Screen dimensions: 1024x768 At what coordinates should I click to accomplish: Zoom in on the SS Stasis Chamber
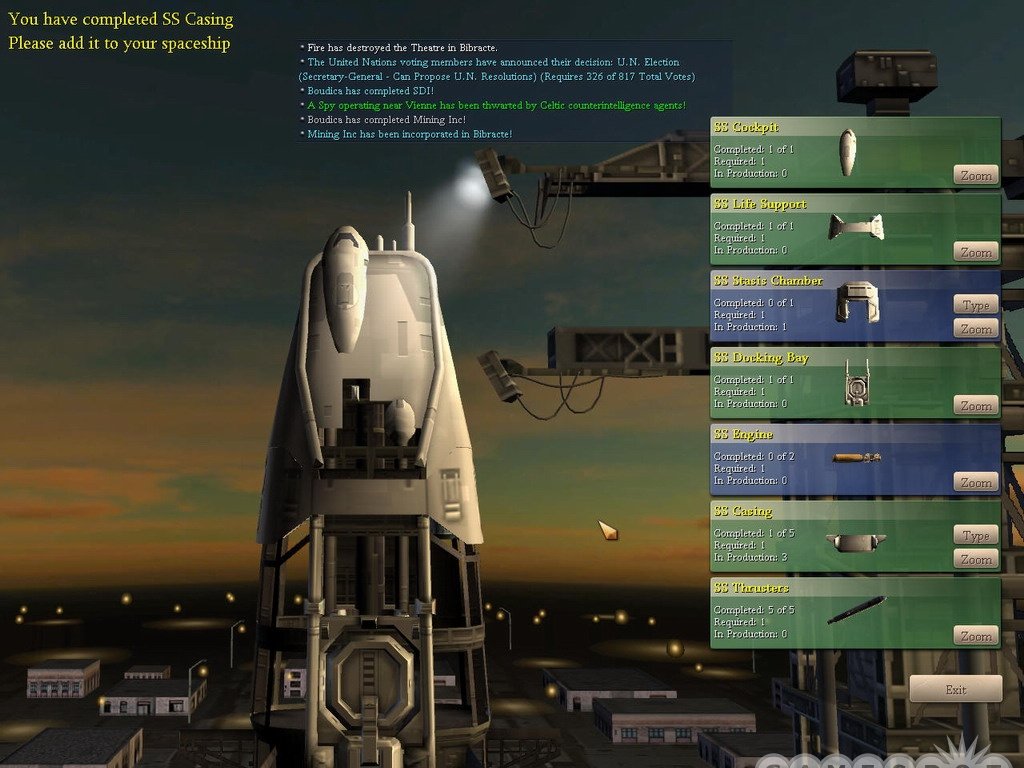(976, 329)
